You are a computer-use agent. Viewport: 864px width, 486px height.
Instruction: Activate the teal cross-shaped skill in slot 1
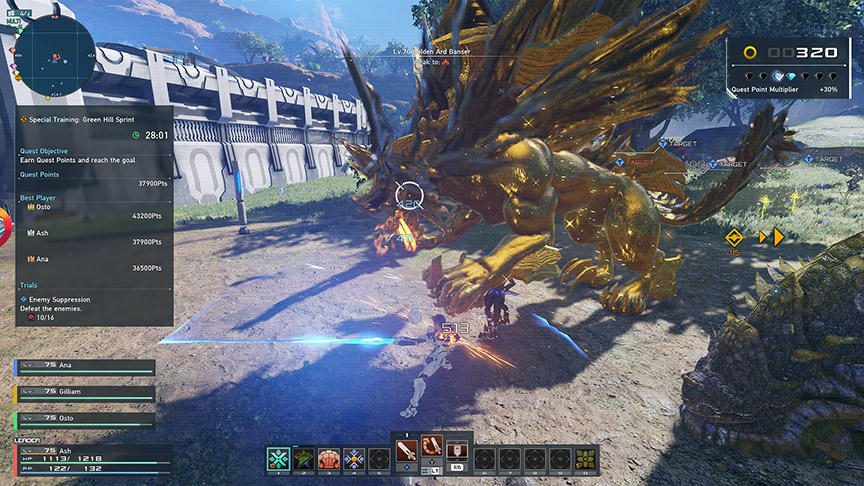point(279,459)
